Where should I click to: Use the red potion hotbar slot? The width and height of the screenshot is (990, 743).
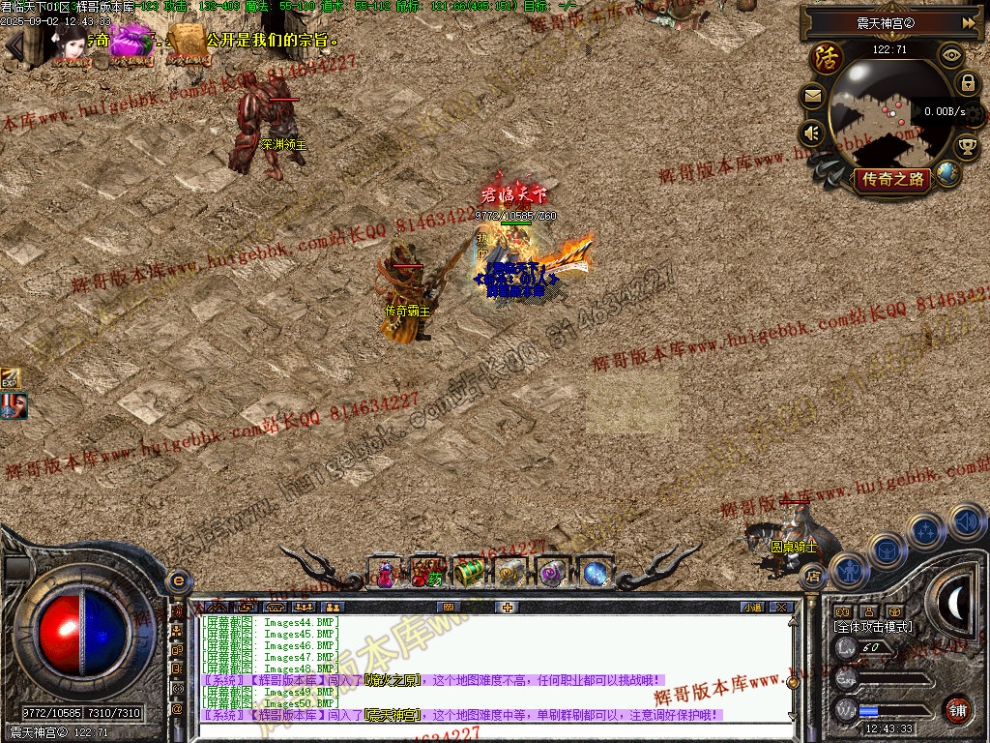tap(385, 573)
